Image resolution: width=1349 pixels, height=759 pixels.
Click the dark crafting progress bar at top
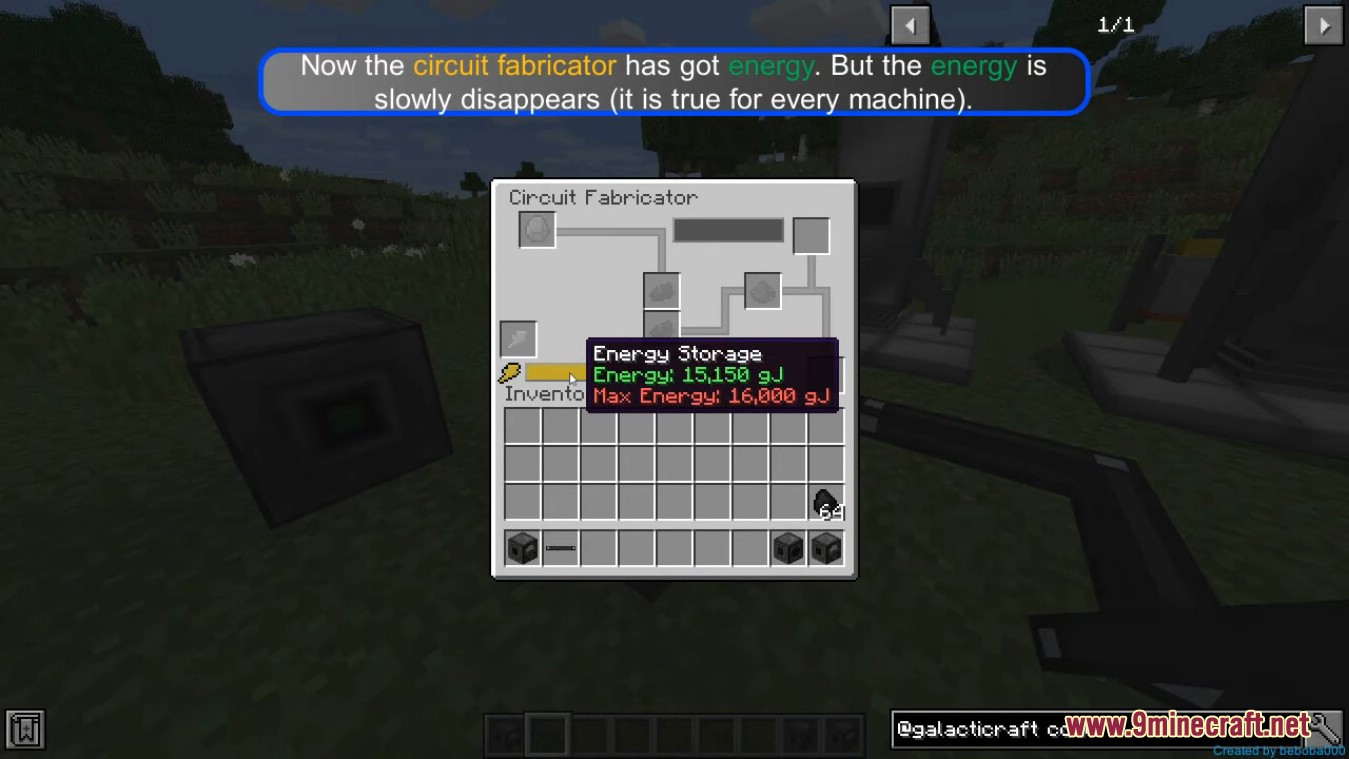point(728,230)
